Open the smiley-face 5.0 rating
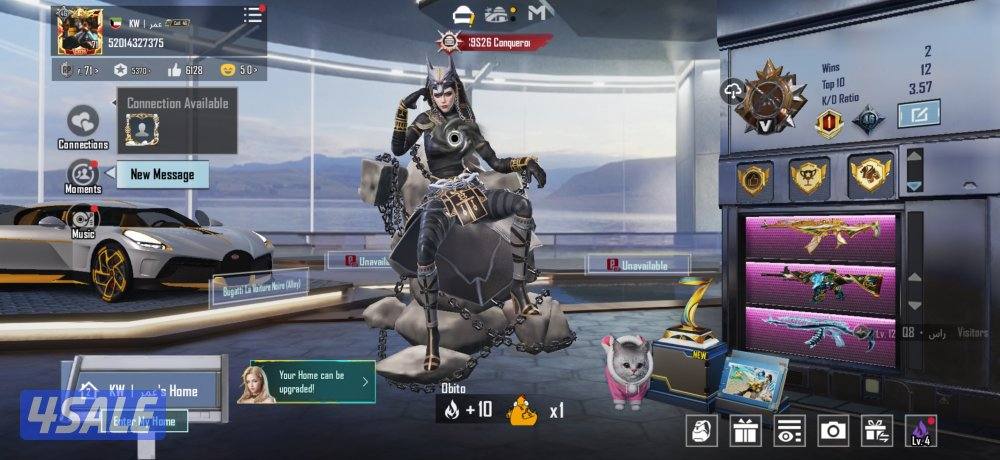 tap(238, 70)
